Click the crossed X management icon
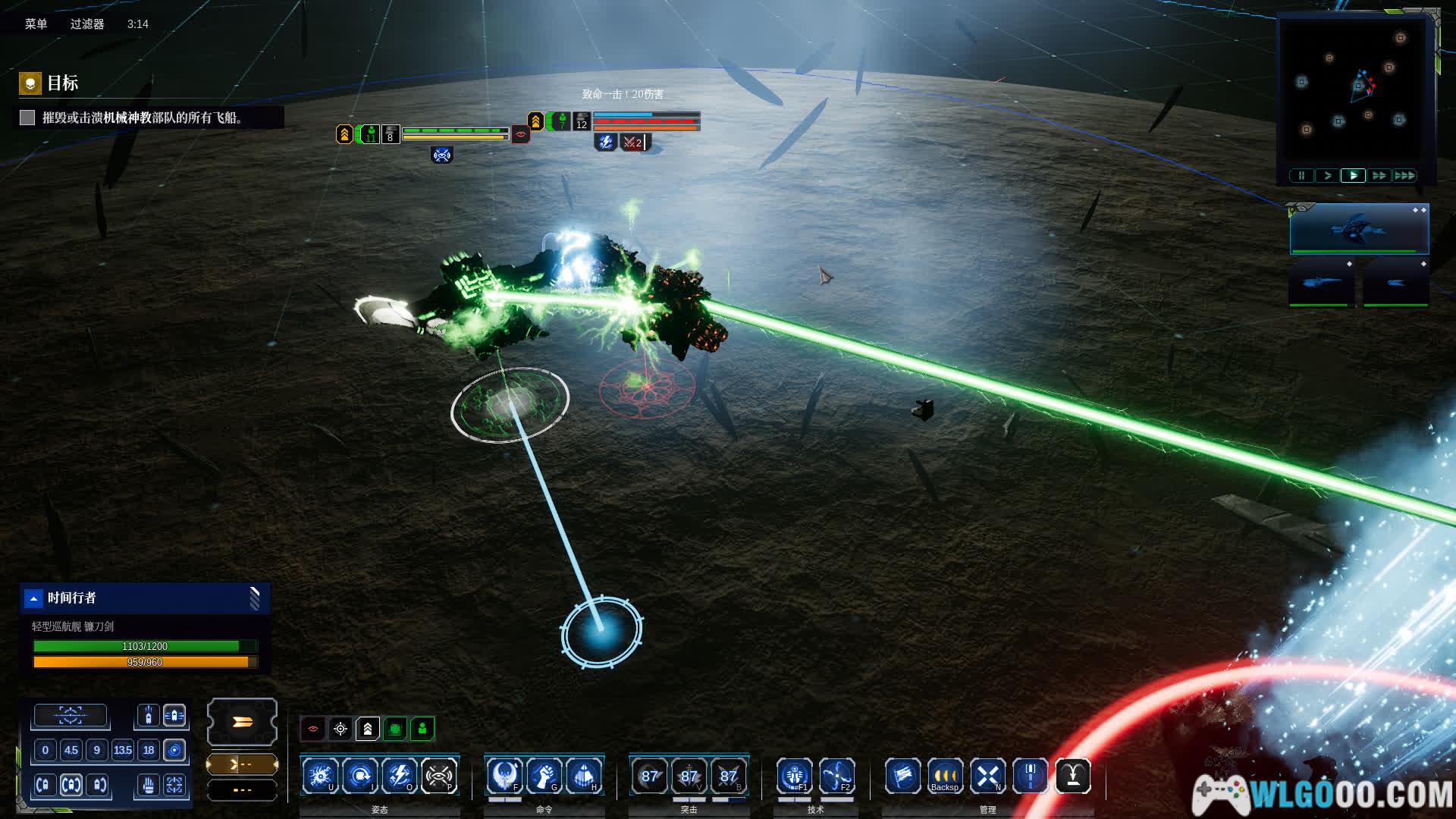 pos(987,776)
